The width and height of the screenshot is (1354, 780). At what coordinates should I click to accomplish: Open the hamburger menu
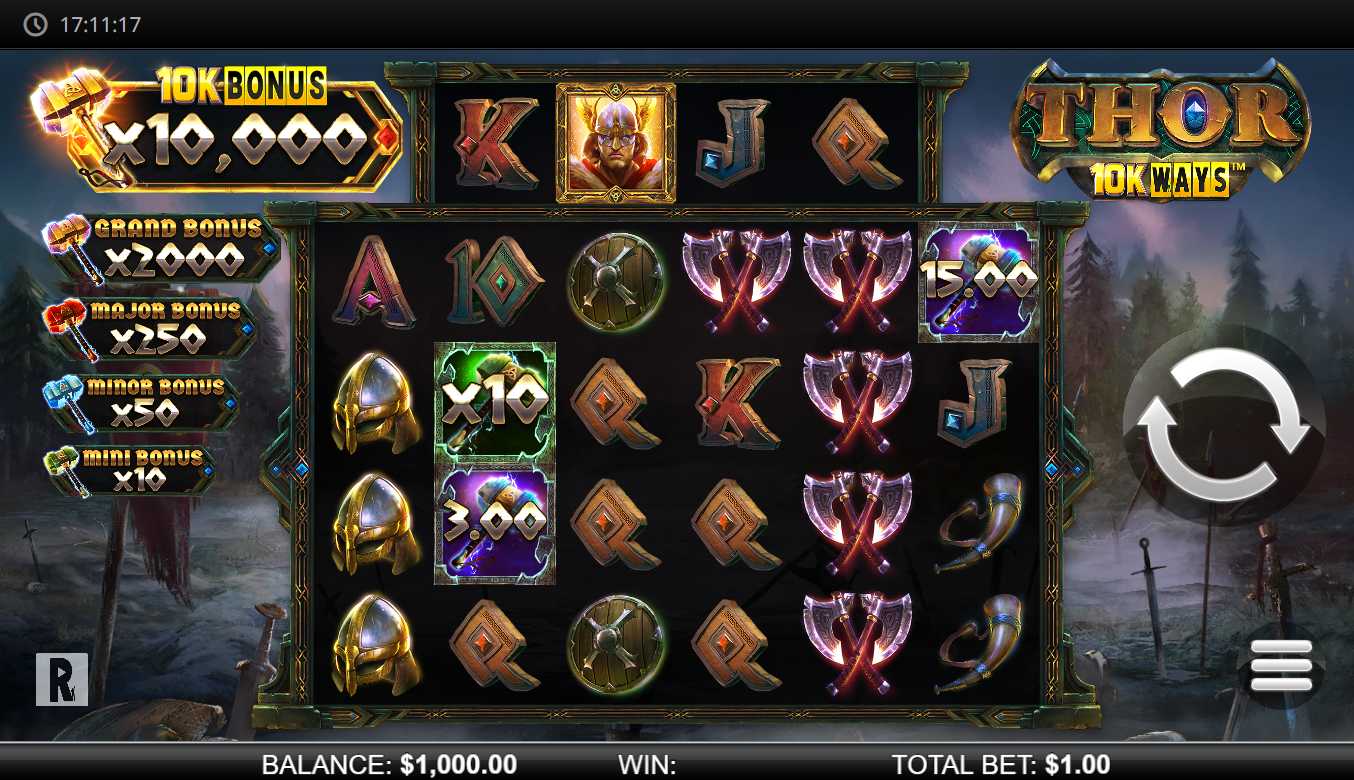[x=1280, y=665]
